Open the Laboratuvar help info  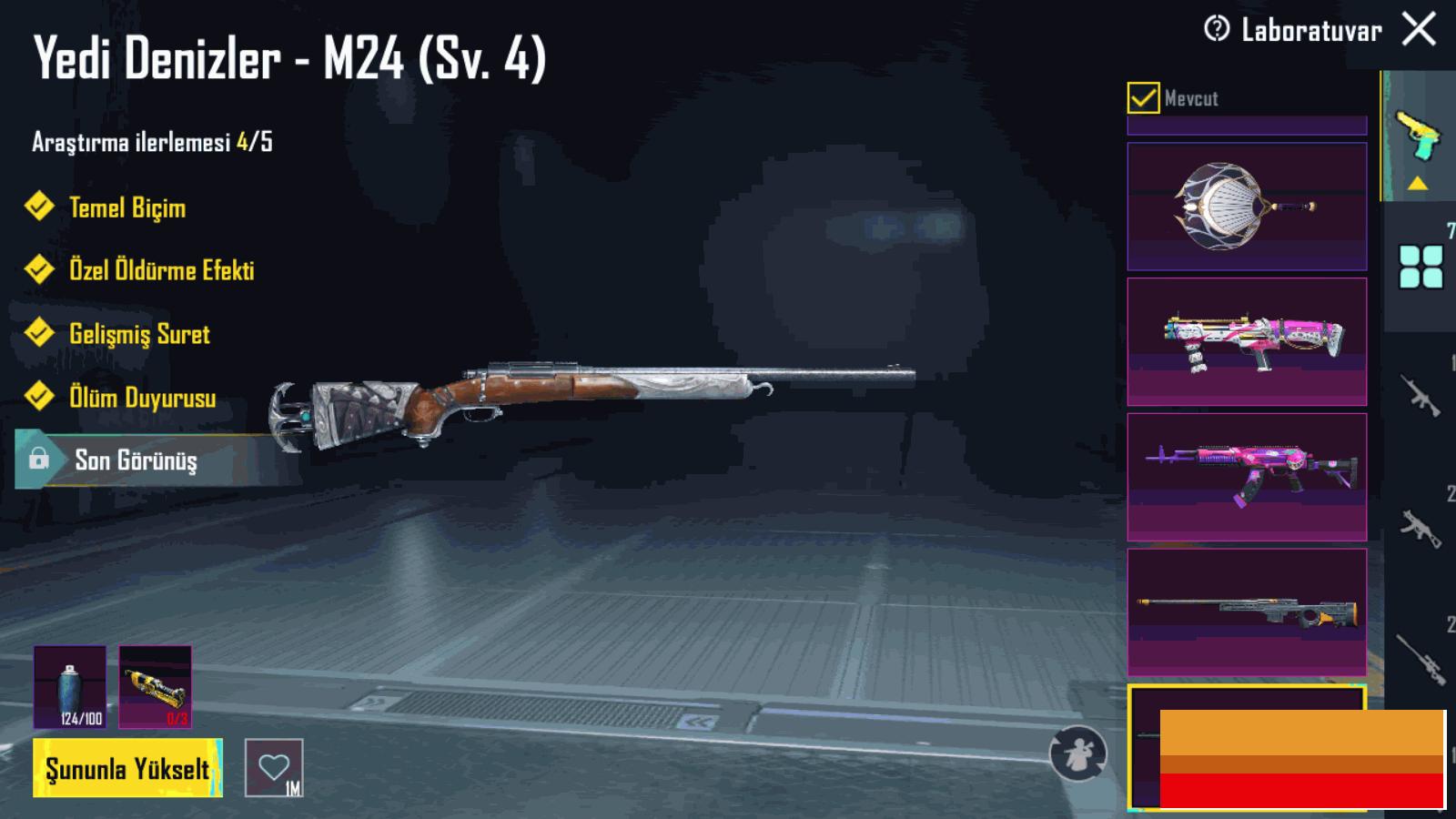[x=1216, y=29]
